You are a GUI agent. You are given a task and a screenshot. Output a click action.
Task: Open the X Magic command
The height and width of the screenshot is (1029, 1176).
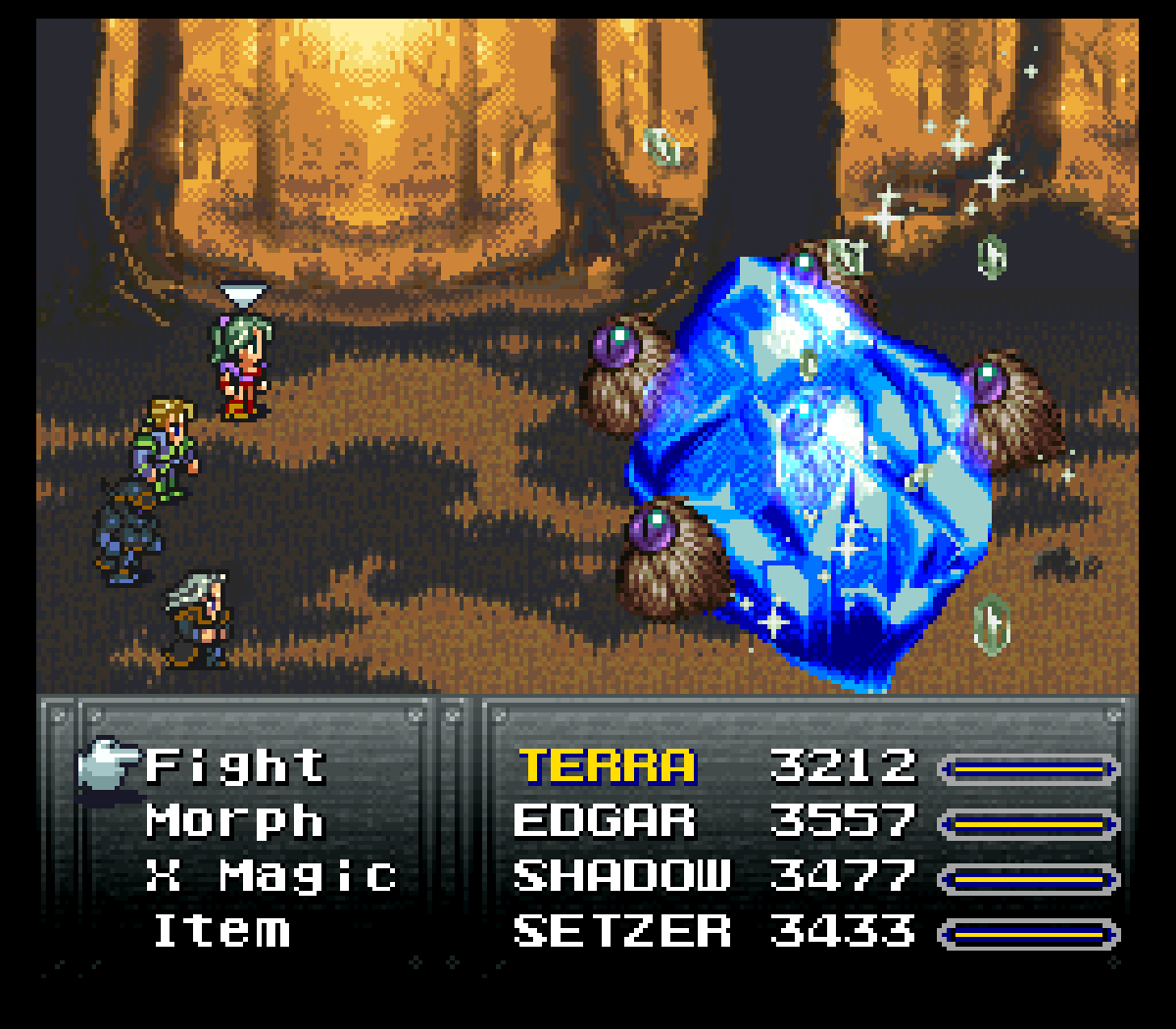(x=271, y=876)
